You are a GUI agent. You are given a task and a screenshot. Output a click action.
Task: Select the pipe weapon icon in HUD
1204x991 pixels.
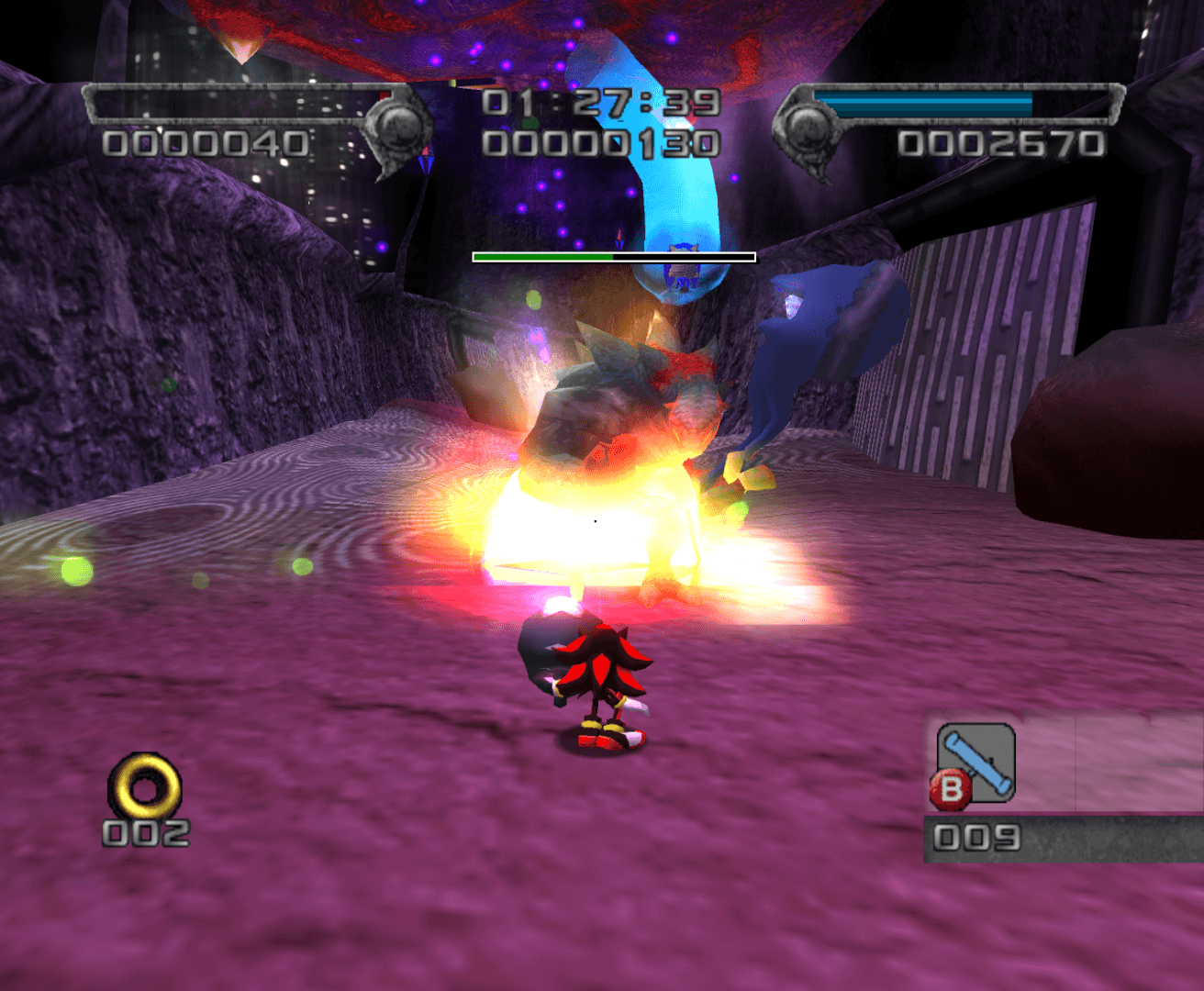click(x=975, y=758)
